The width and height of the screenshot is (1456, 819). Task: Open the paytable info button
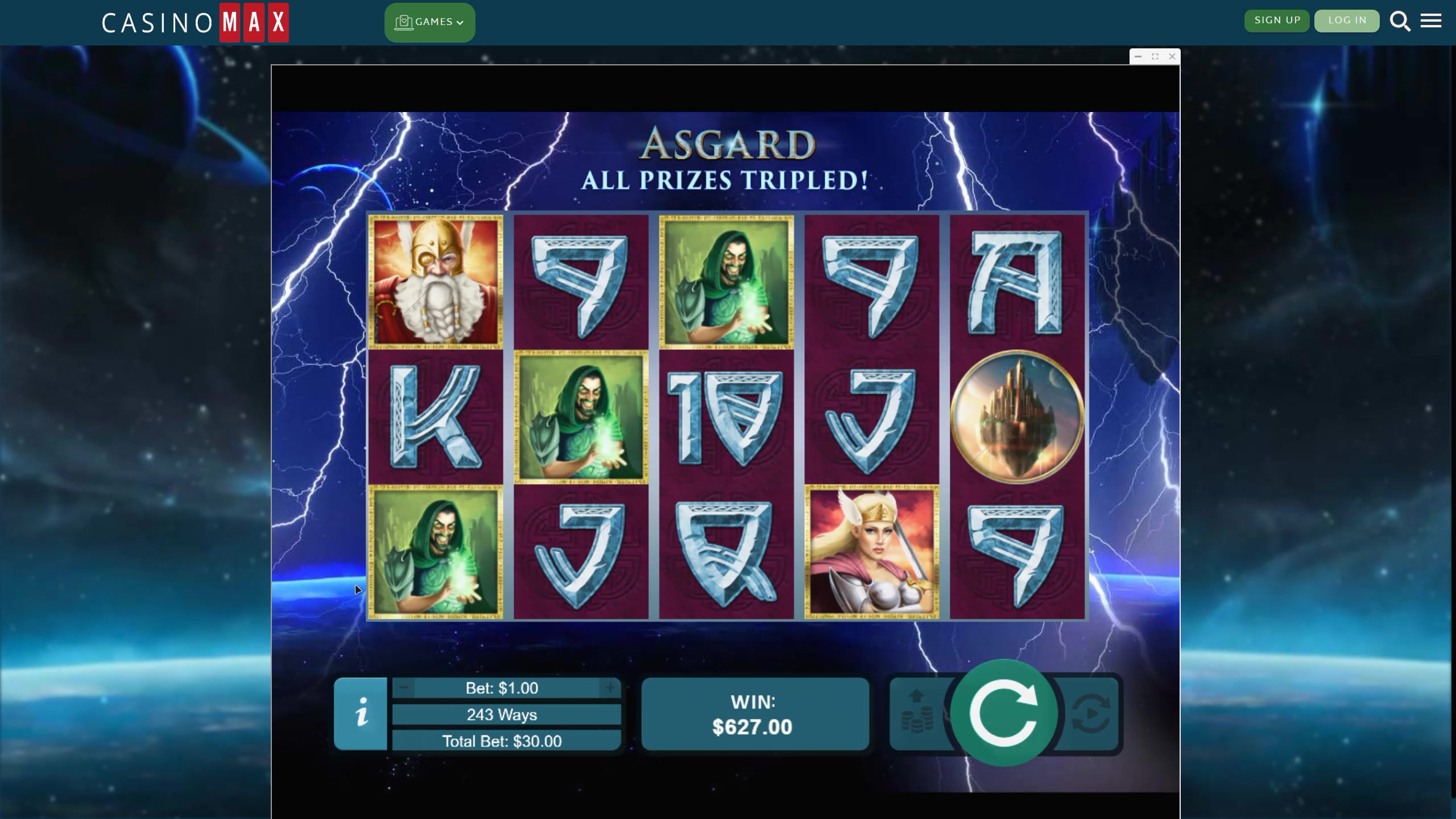(361, 713)
